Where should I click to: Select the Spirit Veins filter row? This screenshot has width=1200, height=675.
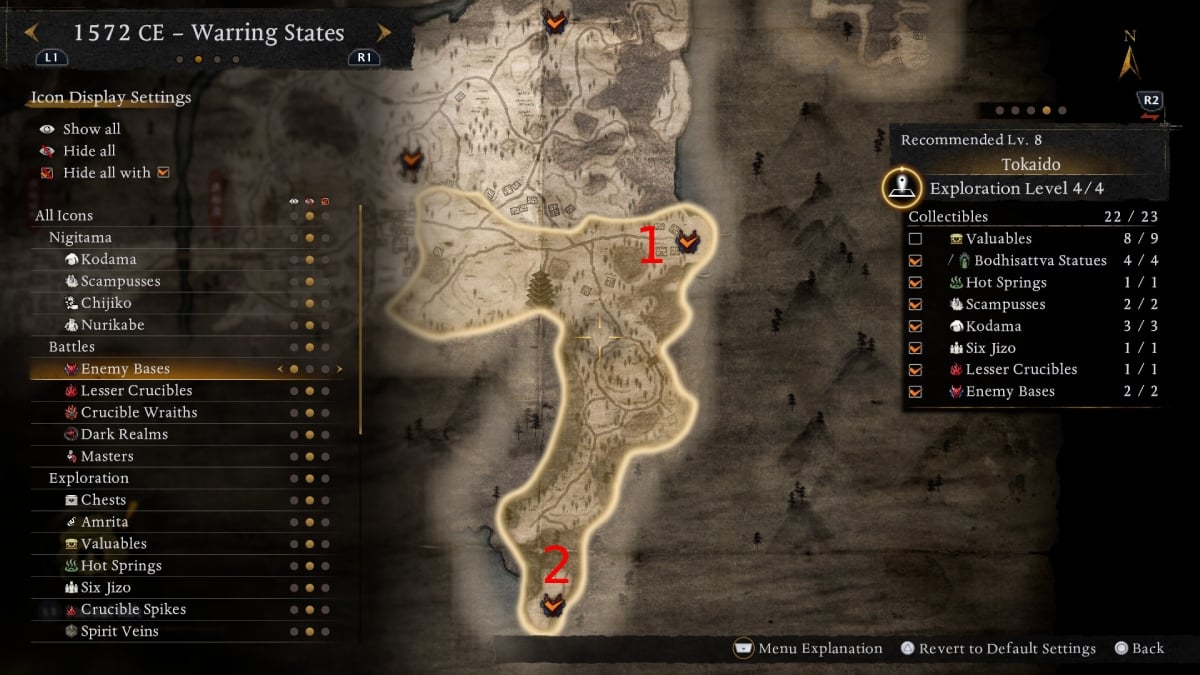click(x=119, y=632)
